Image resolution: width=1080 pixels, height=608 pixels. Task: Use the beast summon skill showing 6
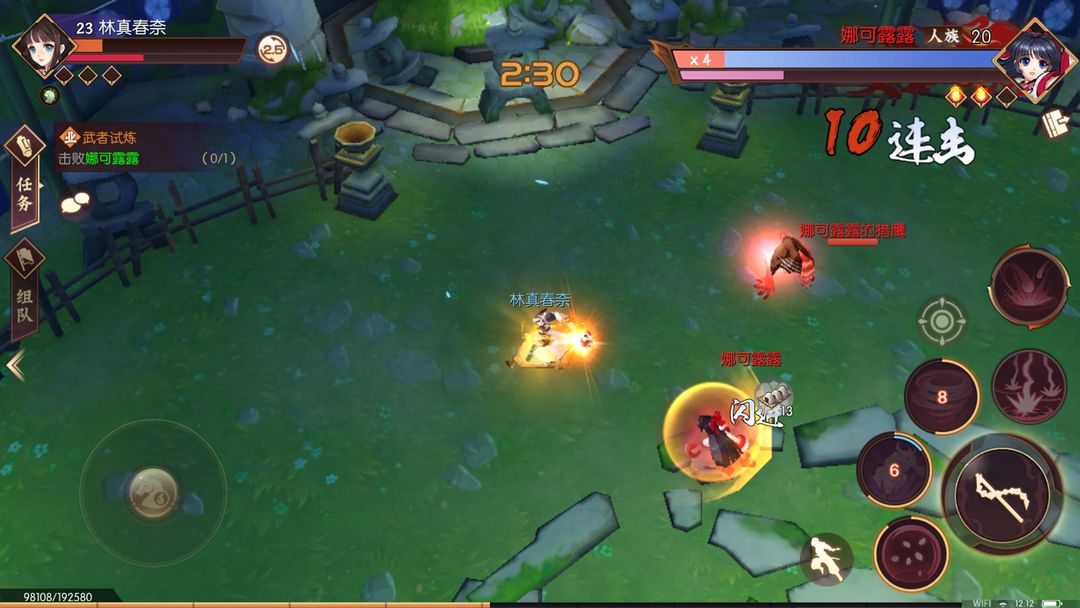[x=893, y=470]
